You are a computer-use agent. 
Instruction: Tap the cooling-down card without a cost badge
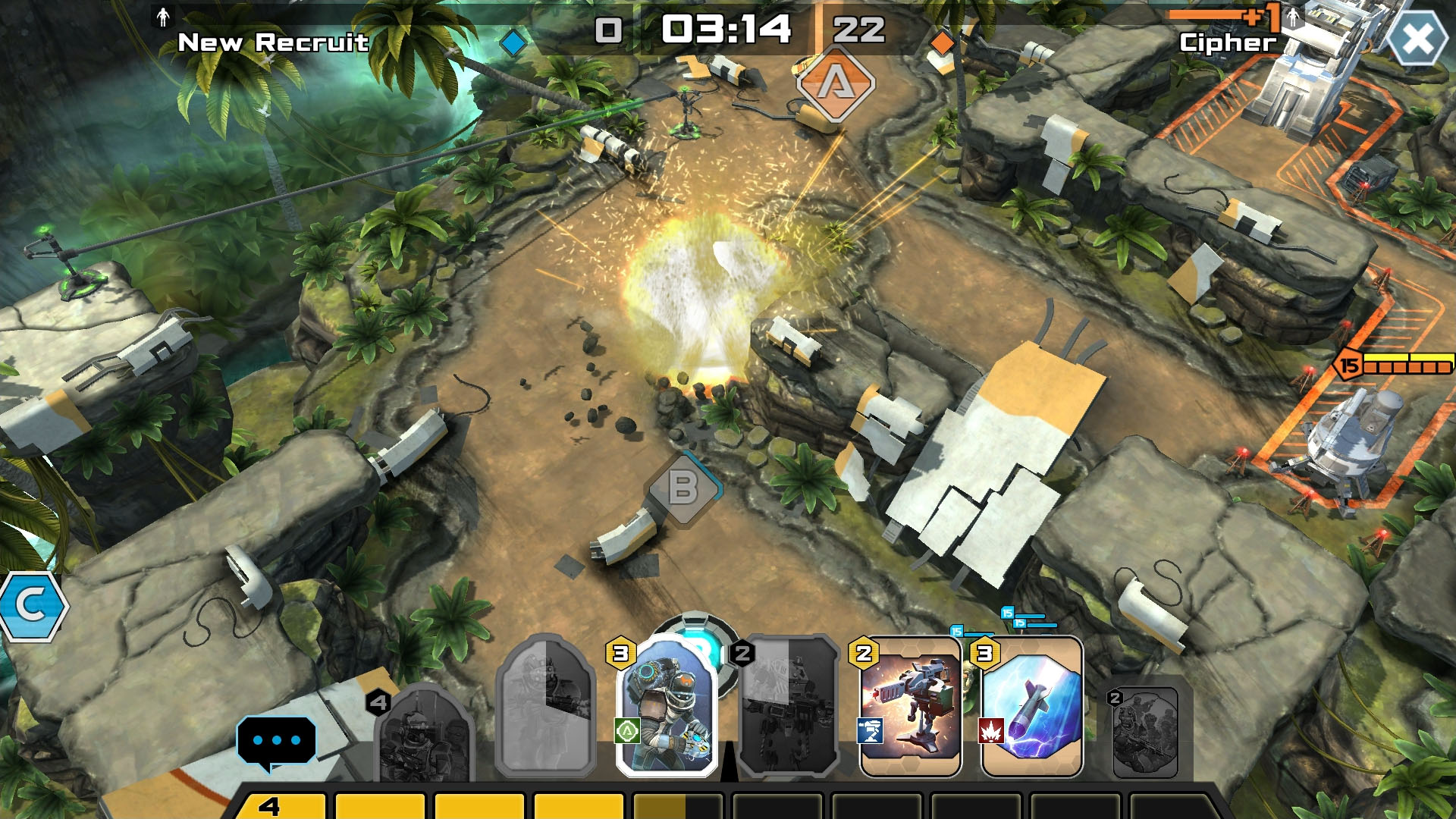pyautogui.click(x=545, y=707)
